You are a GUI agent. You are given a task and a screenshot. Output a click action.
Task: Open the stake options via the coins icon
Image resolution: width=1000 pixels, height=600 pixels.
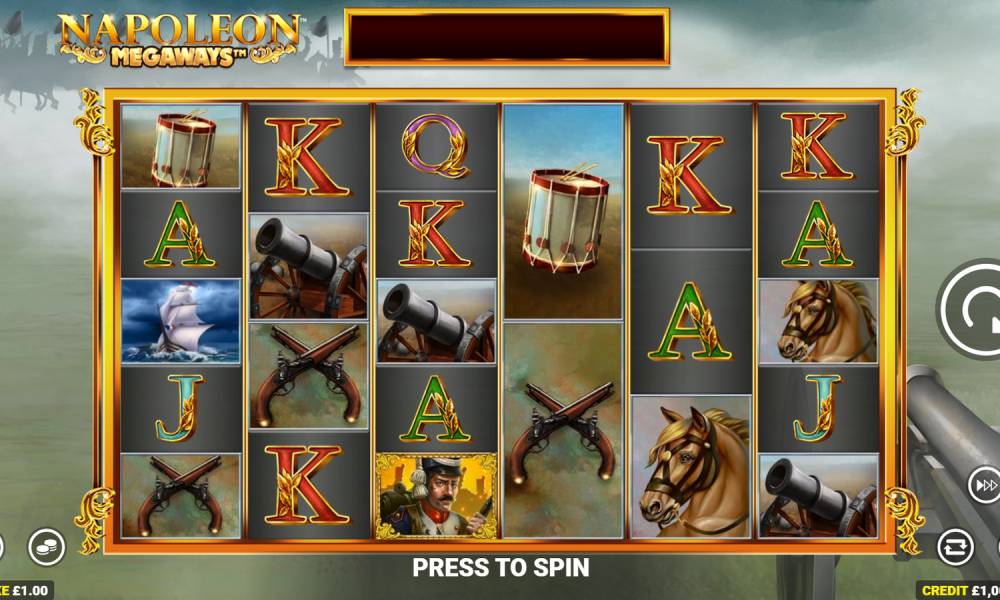pos(45,546)
